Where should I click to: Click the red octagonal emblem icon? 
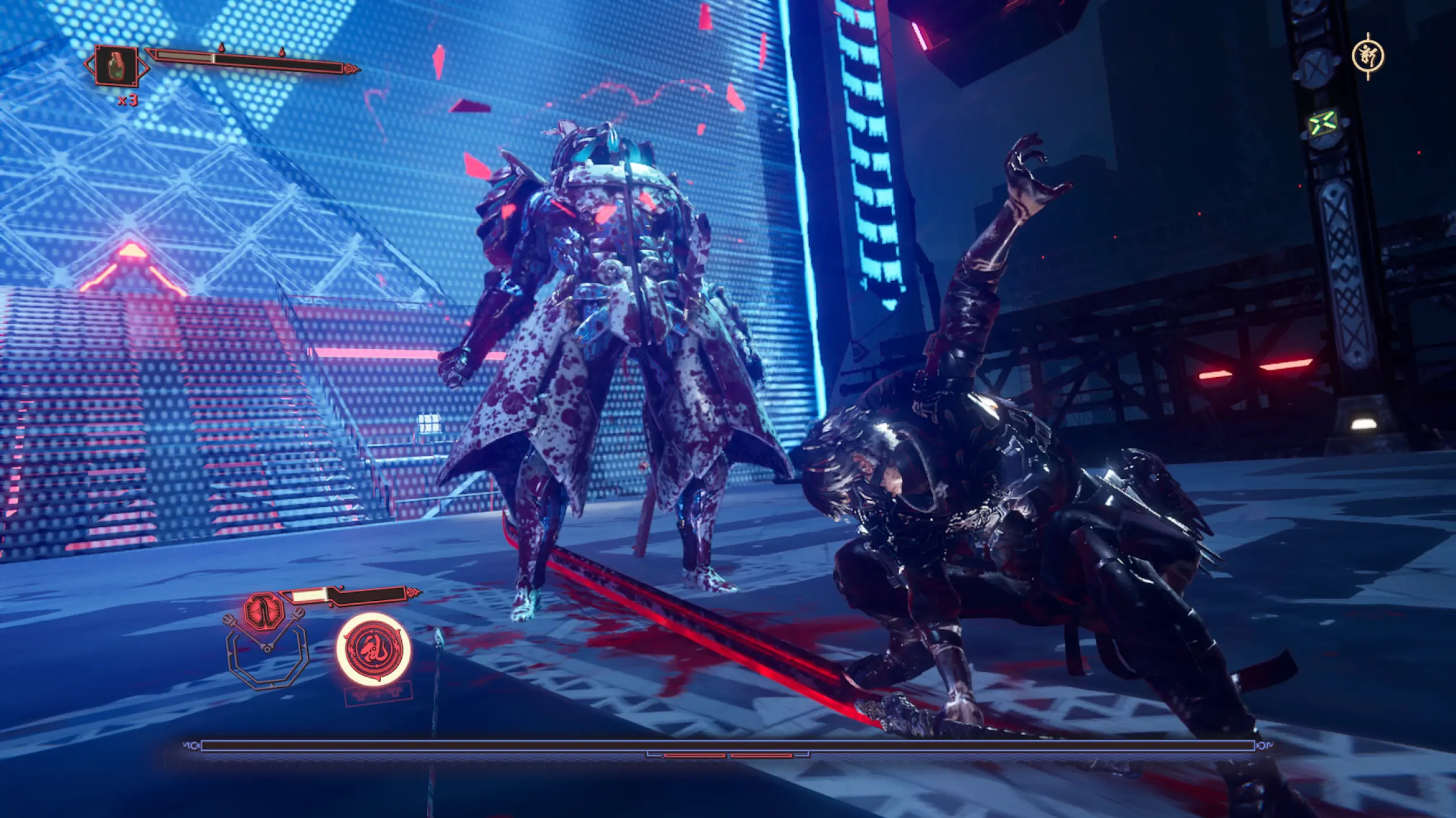pos(264,611)
